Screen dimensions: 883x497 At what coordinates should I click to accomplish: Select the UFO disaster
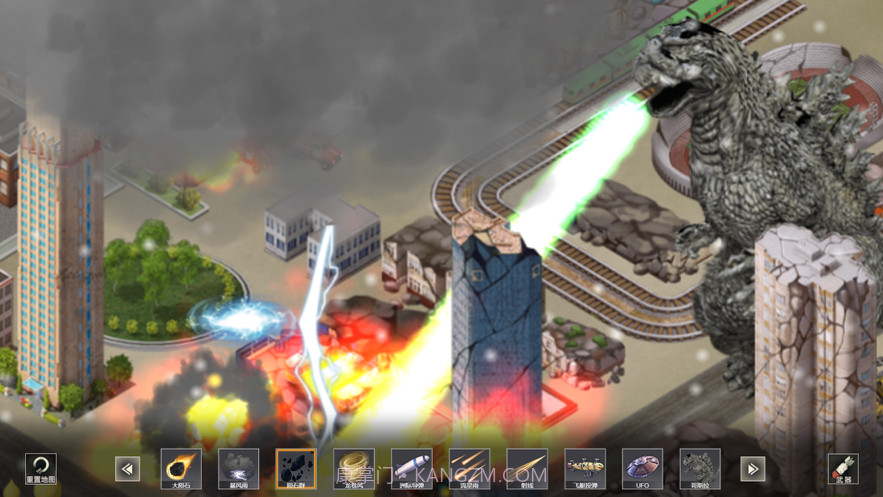click(642, 468)
